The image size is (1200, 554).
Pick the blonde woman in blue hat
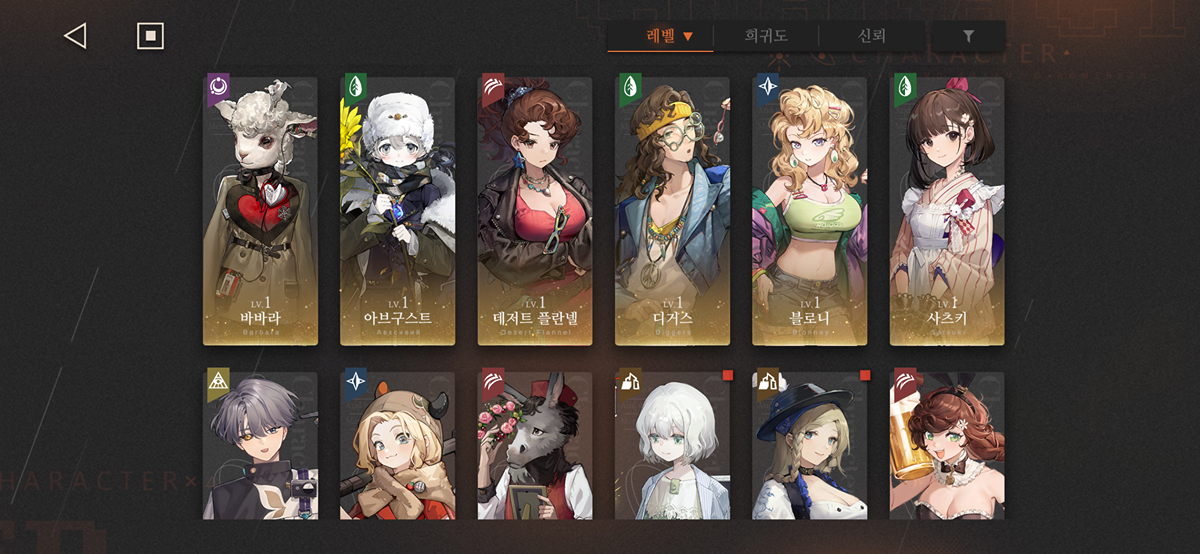810,446
